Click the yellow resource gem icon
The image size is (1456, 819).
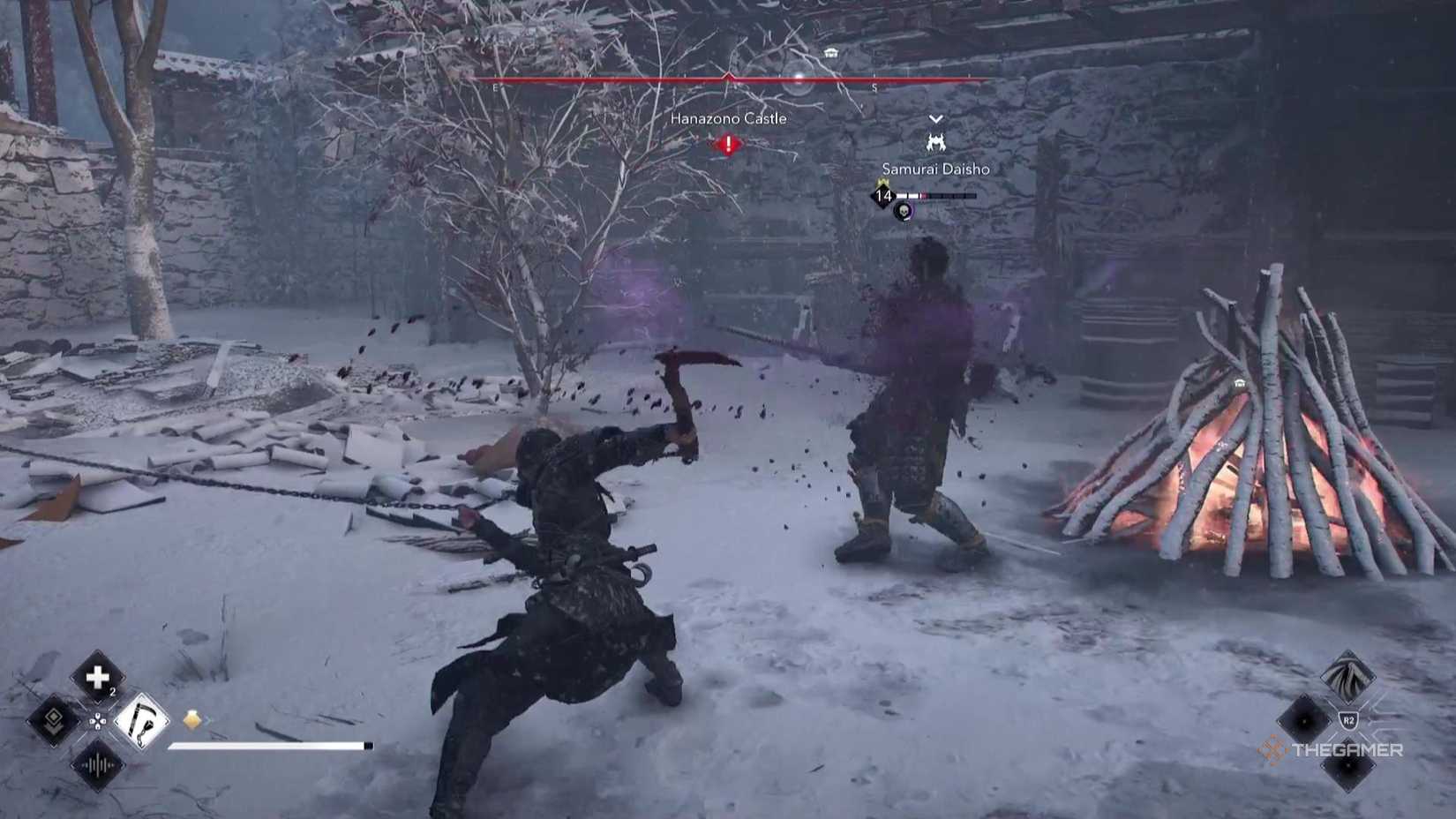click(191, 718)
